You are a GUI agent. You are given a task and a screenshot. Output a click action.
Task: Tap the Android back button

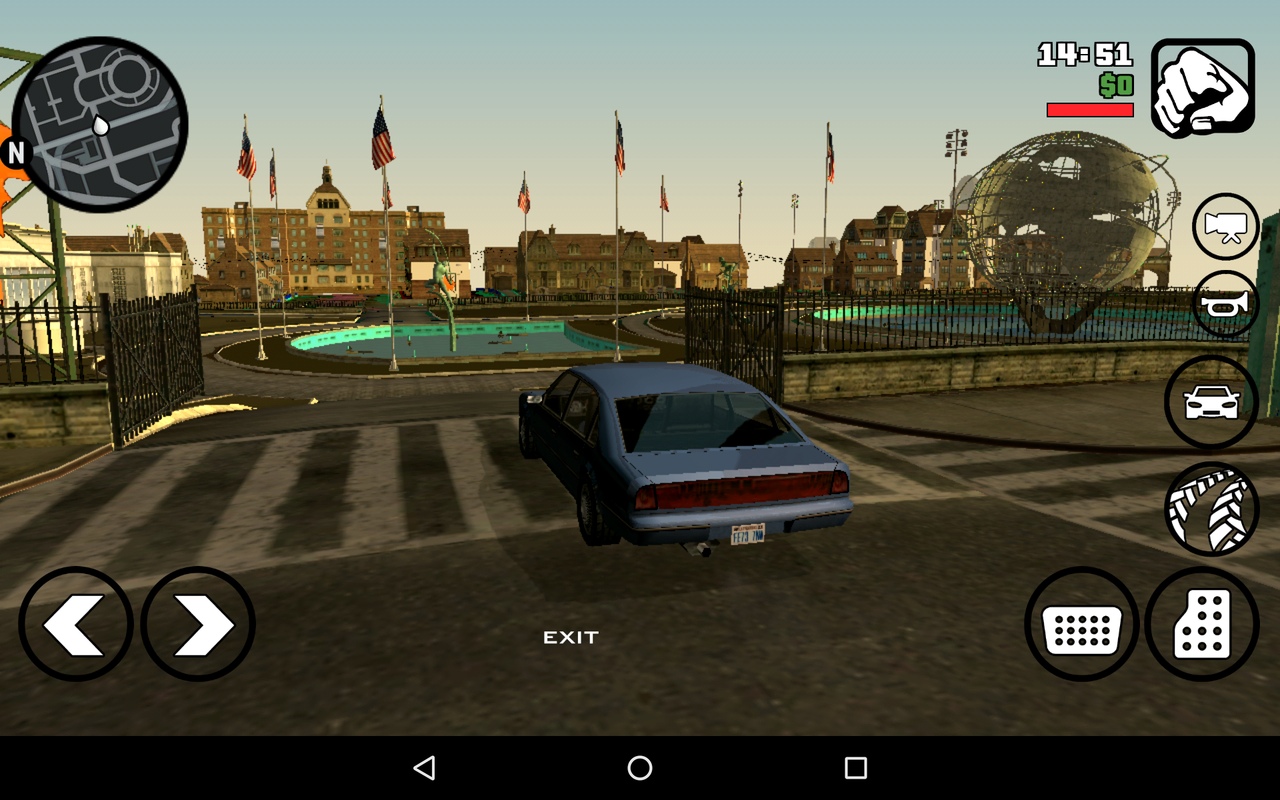tap(424, 768)
